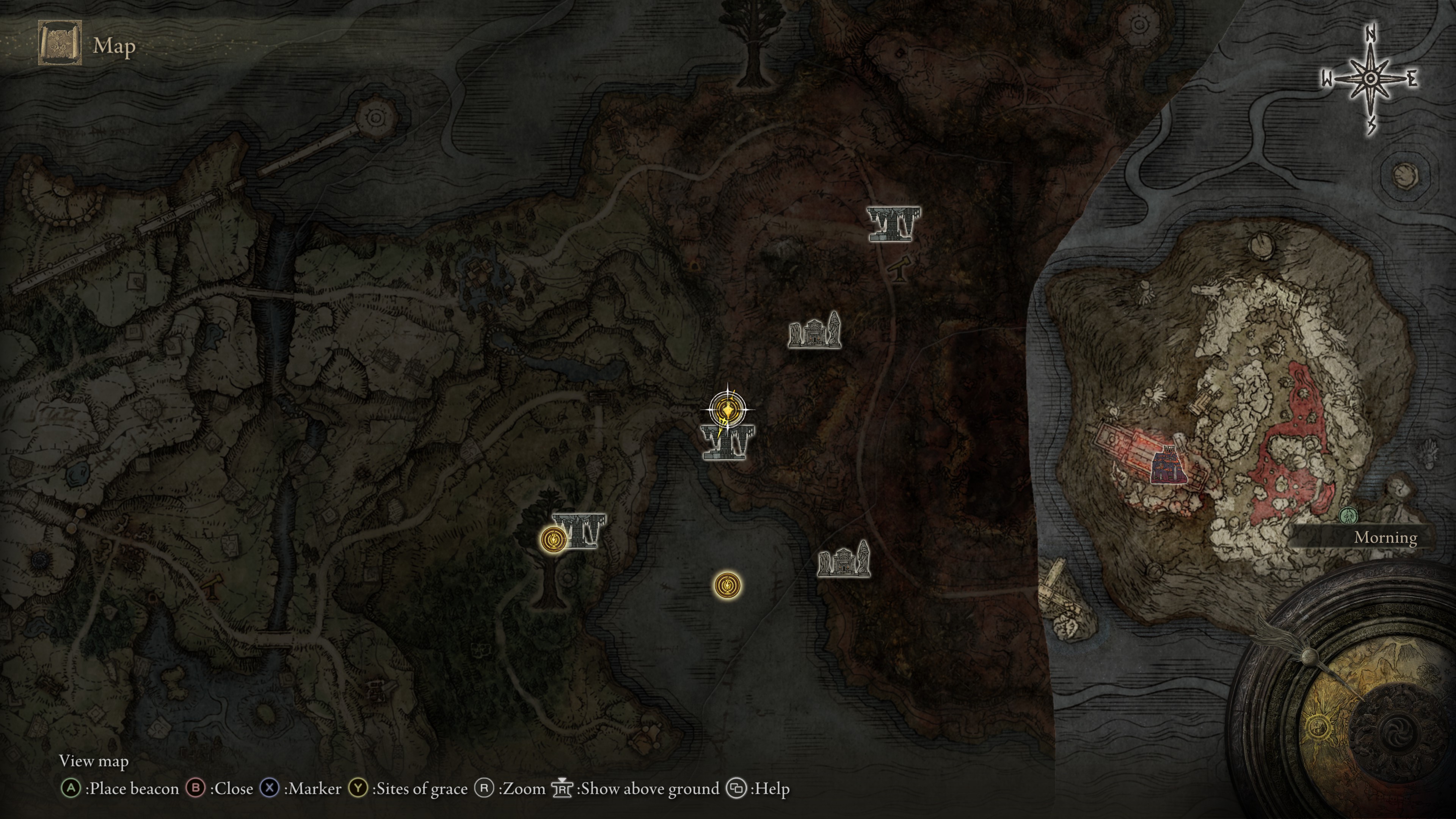
Task: Select the cave icon above the telescope marker
Action: 894,224
